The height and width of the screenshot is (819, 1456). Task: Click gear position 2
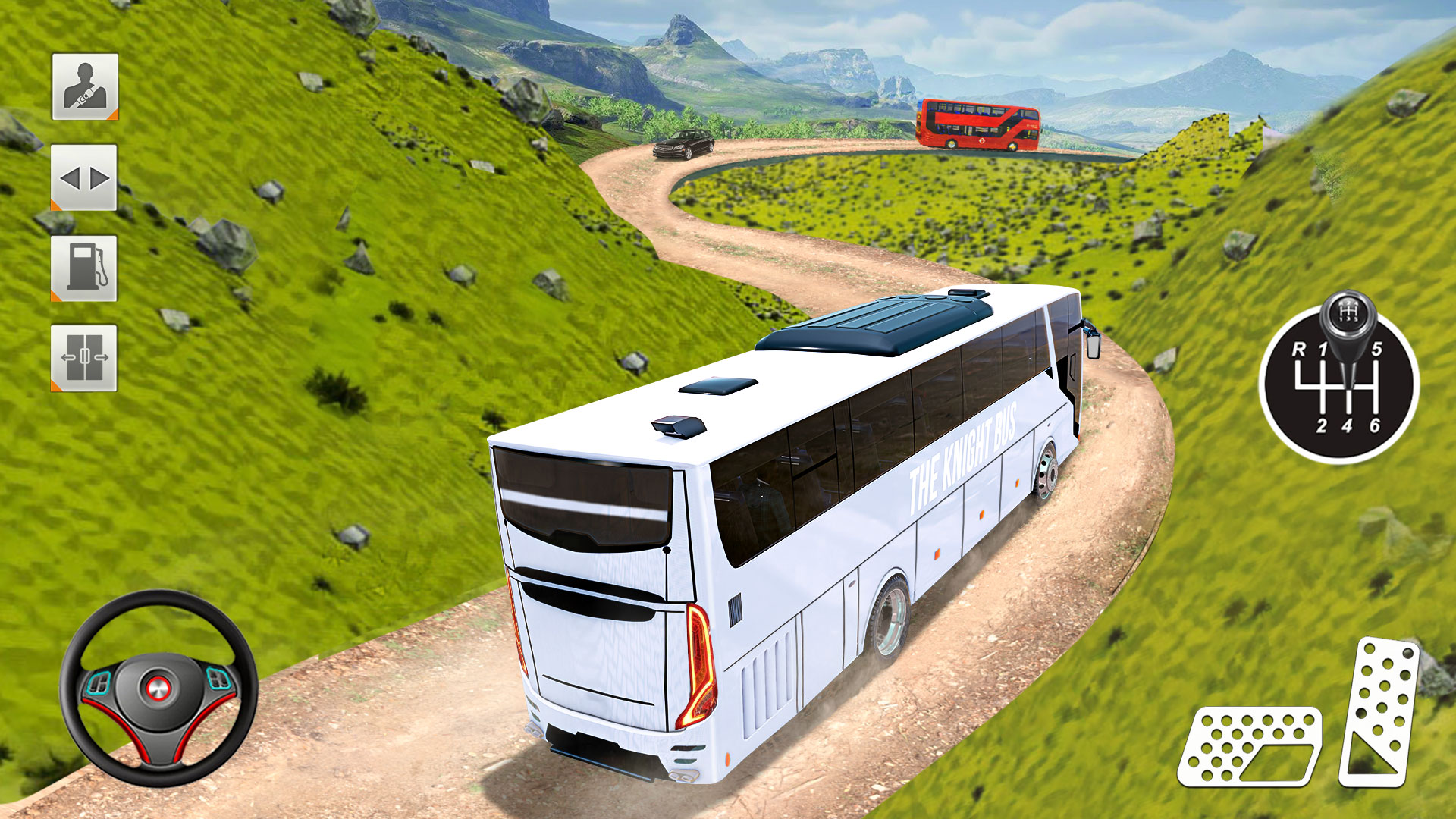(1323, 425)
